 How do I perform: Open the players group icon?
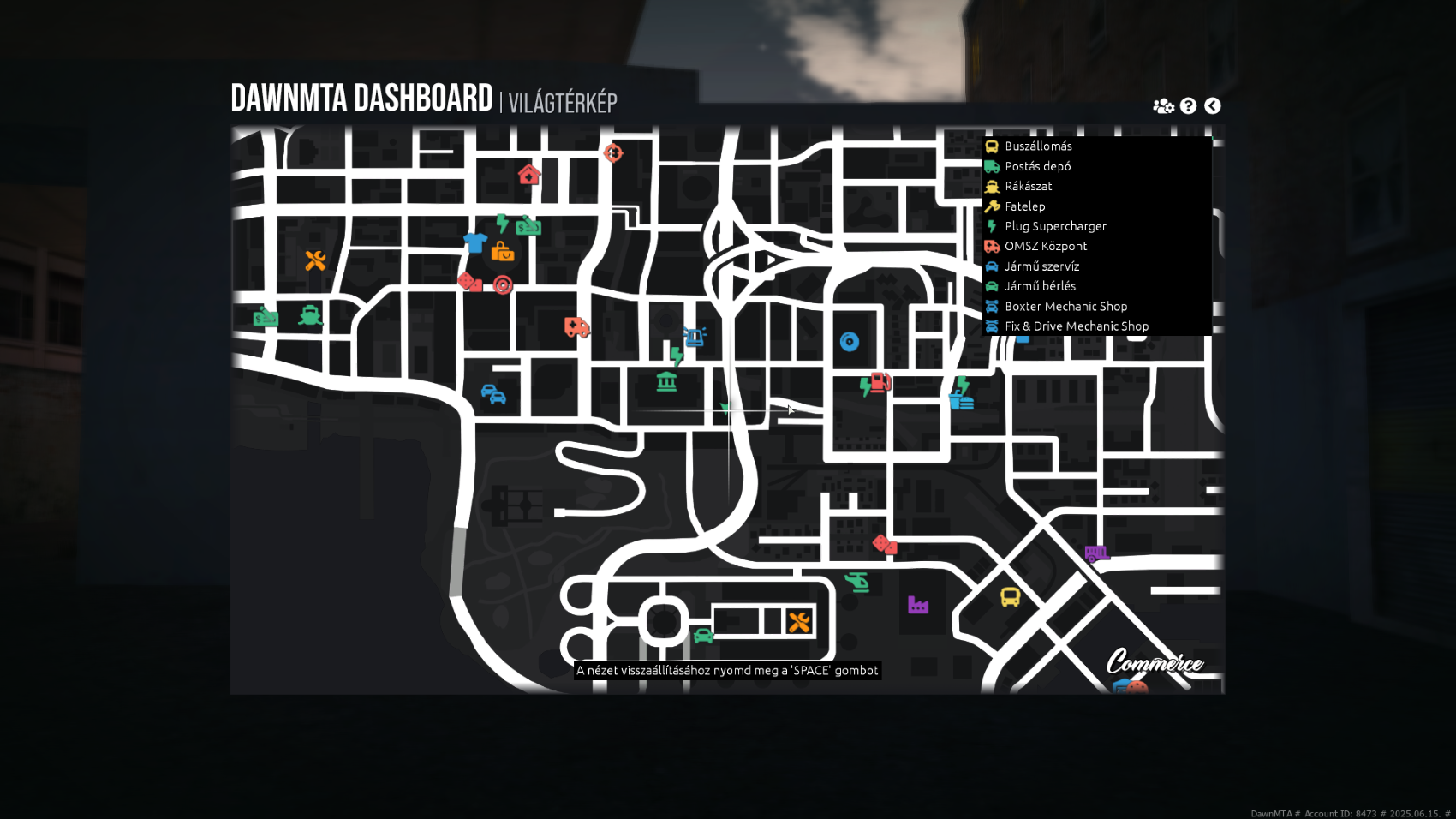click(x=1163, y=105)
